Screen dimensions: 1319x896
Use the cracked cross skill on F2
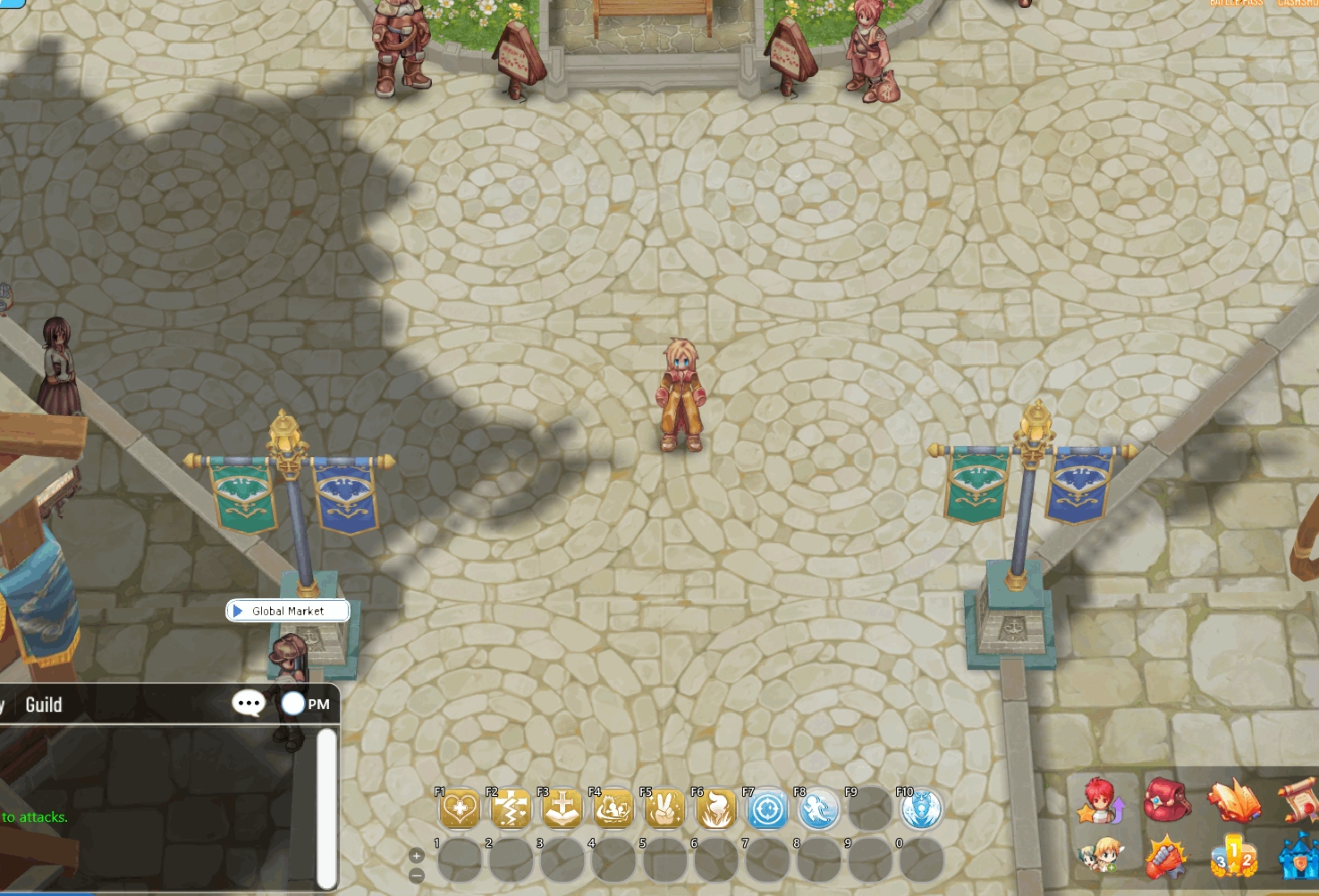(511, 810)
